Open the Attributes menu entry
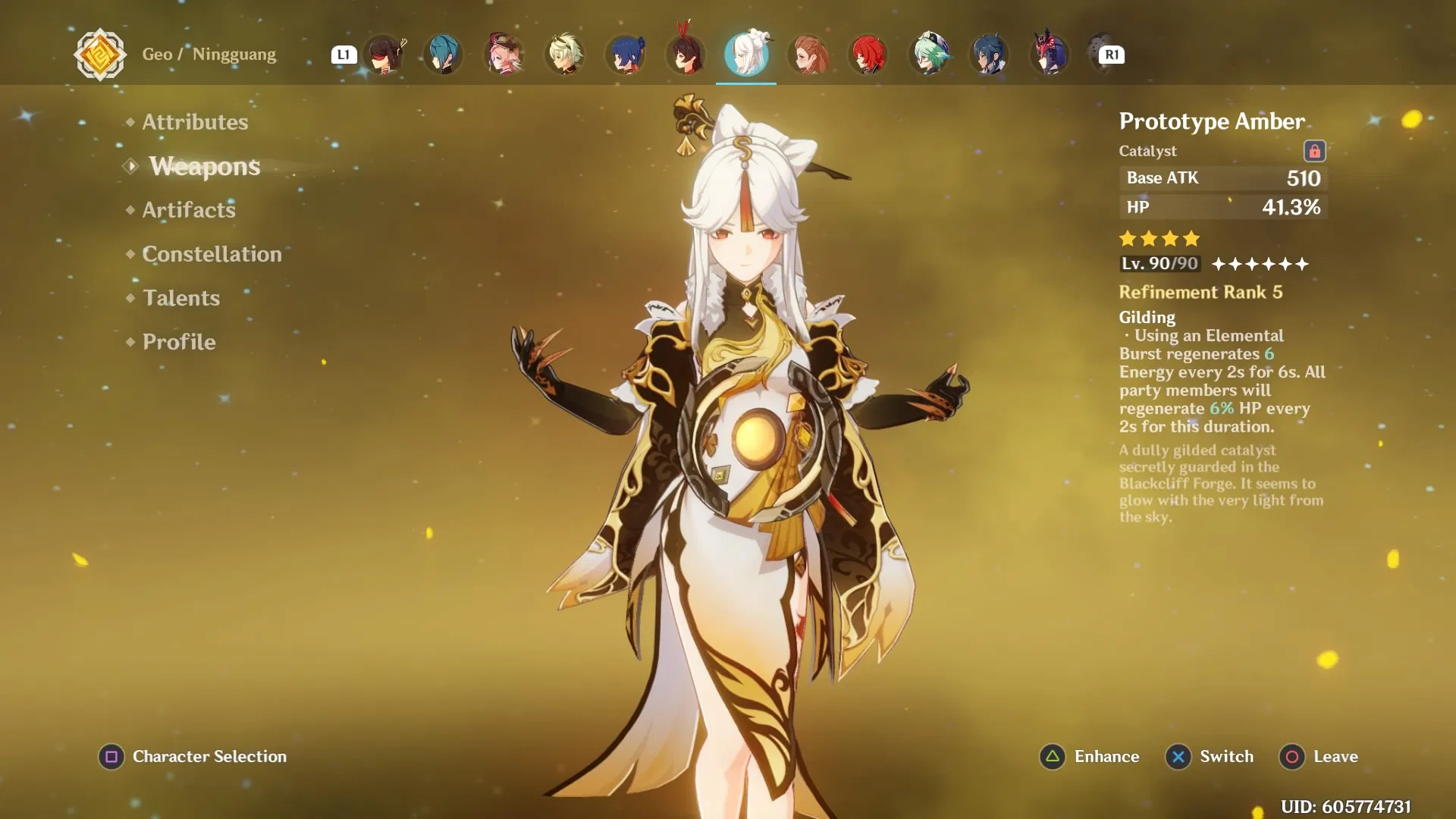 (x=195, y=122)
